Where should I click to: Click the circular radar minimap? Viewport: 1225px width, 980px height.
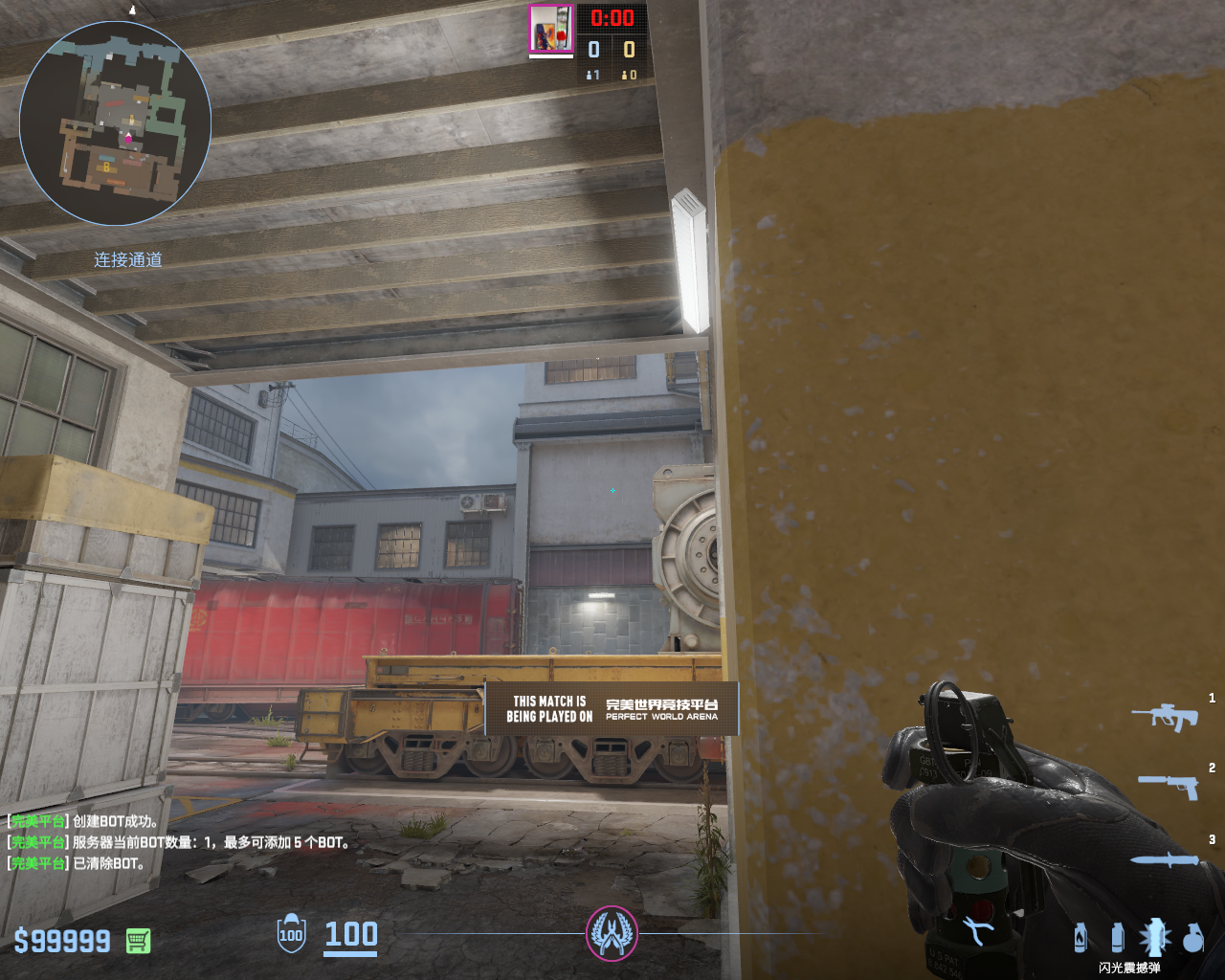tap(115, 122)
